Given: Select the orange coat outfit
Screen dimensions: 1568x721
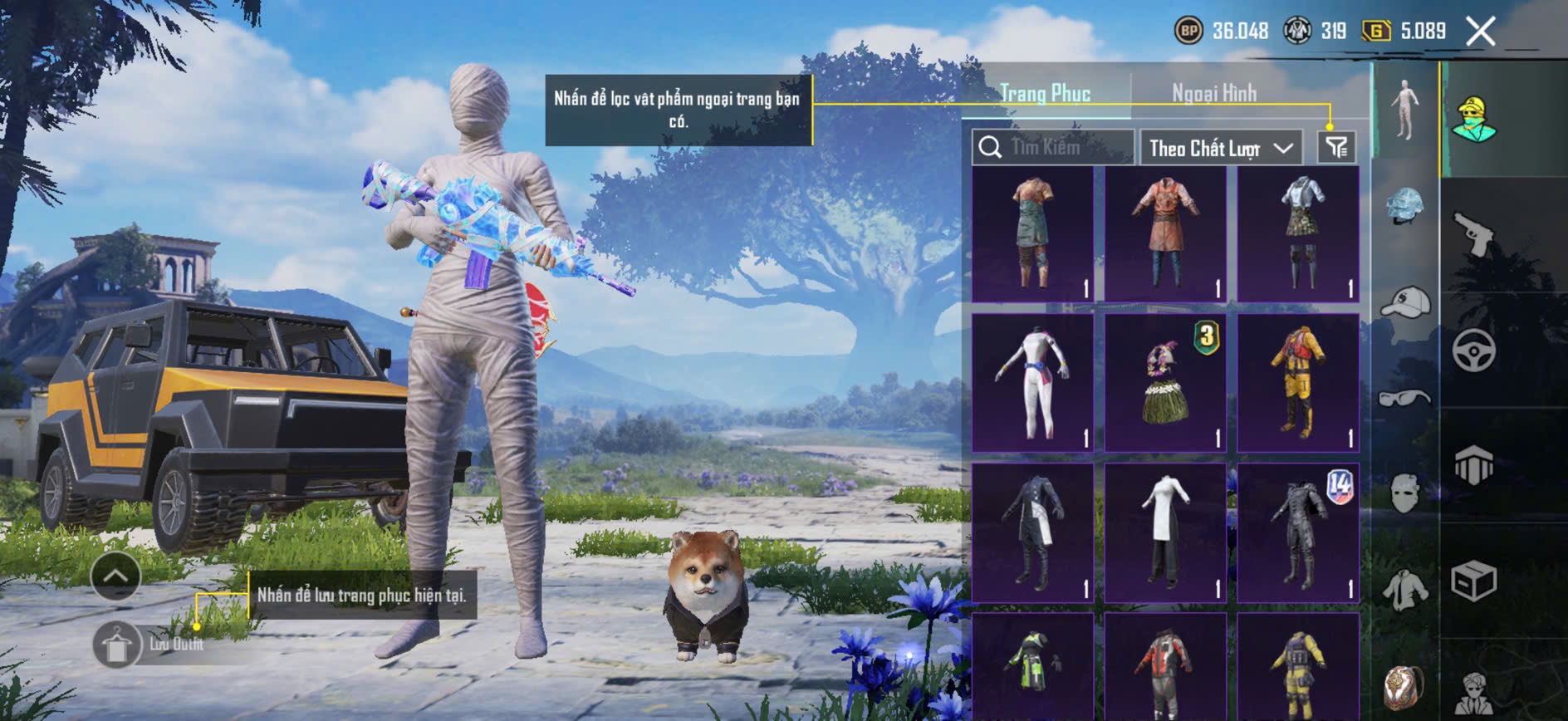Looking at the screenshot, I should pos(1165,233).
